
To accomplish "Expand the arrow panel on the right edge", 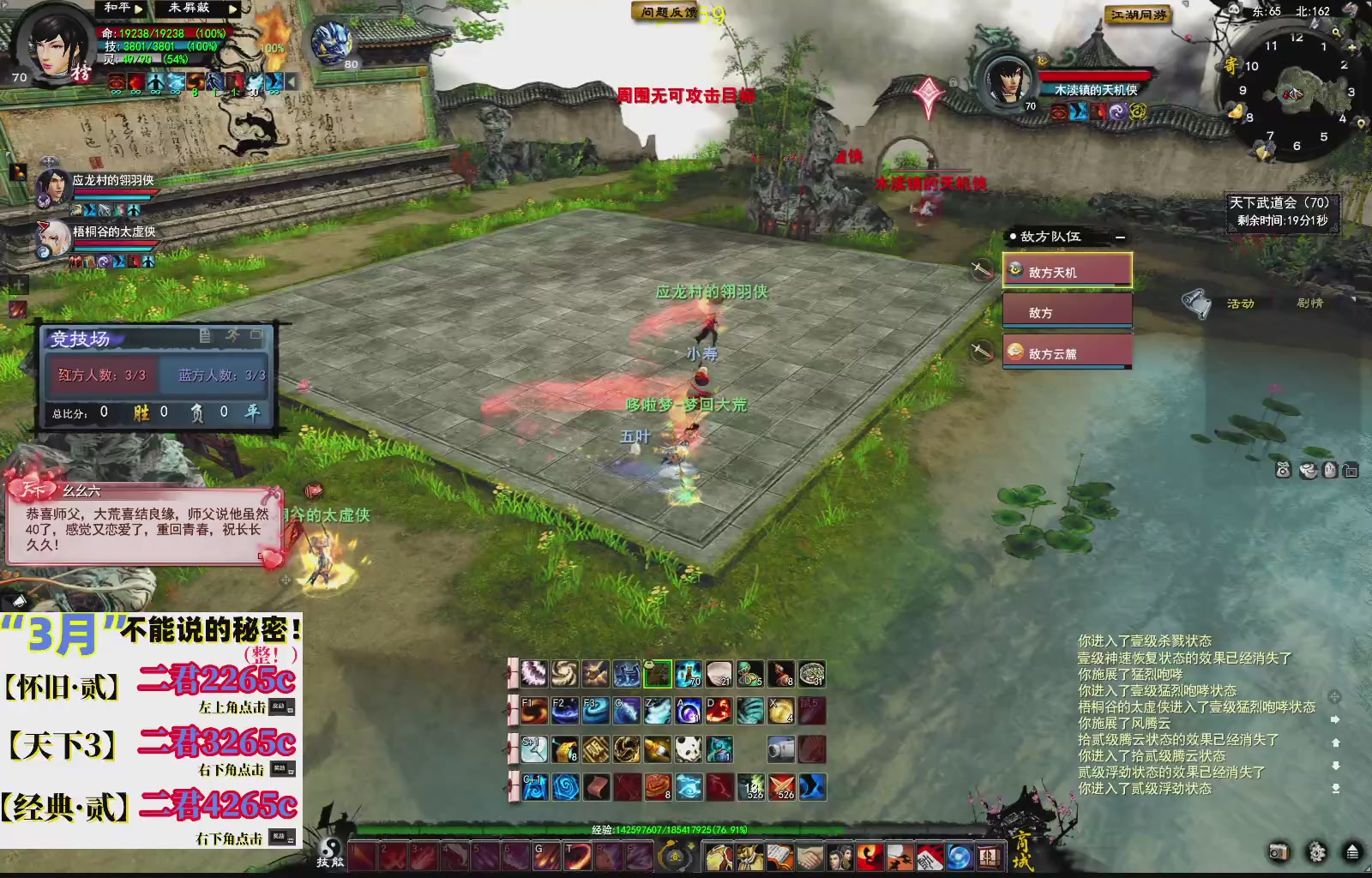I will click(x=1335, y=719).
